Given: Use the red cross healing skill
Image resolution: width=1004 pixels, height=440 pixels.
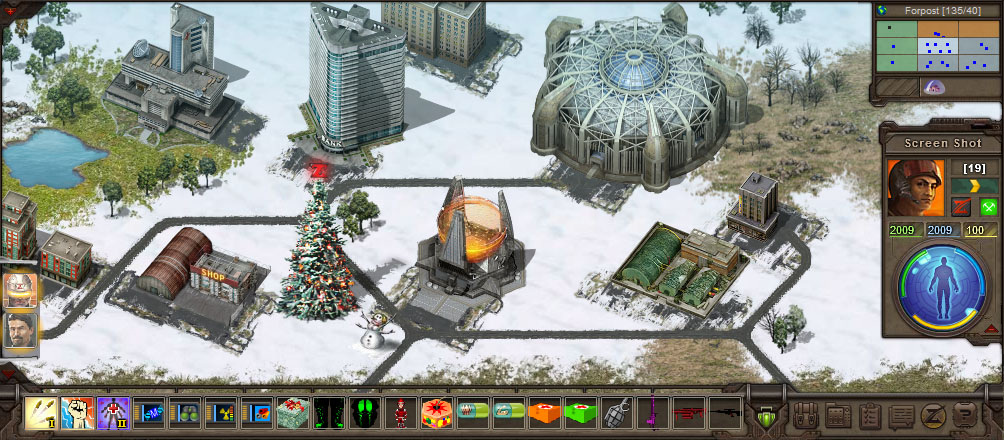Looking at the screenshot, I should pyautogui.click(x=112, y=411).
